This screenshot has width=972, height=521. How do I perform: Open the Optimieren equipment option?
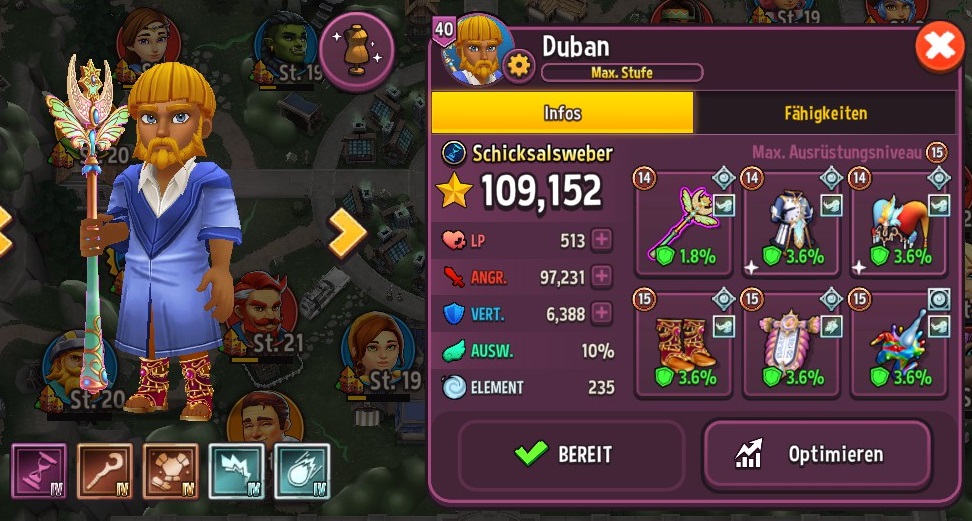817,455
